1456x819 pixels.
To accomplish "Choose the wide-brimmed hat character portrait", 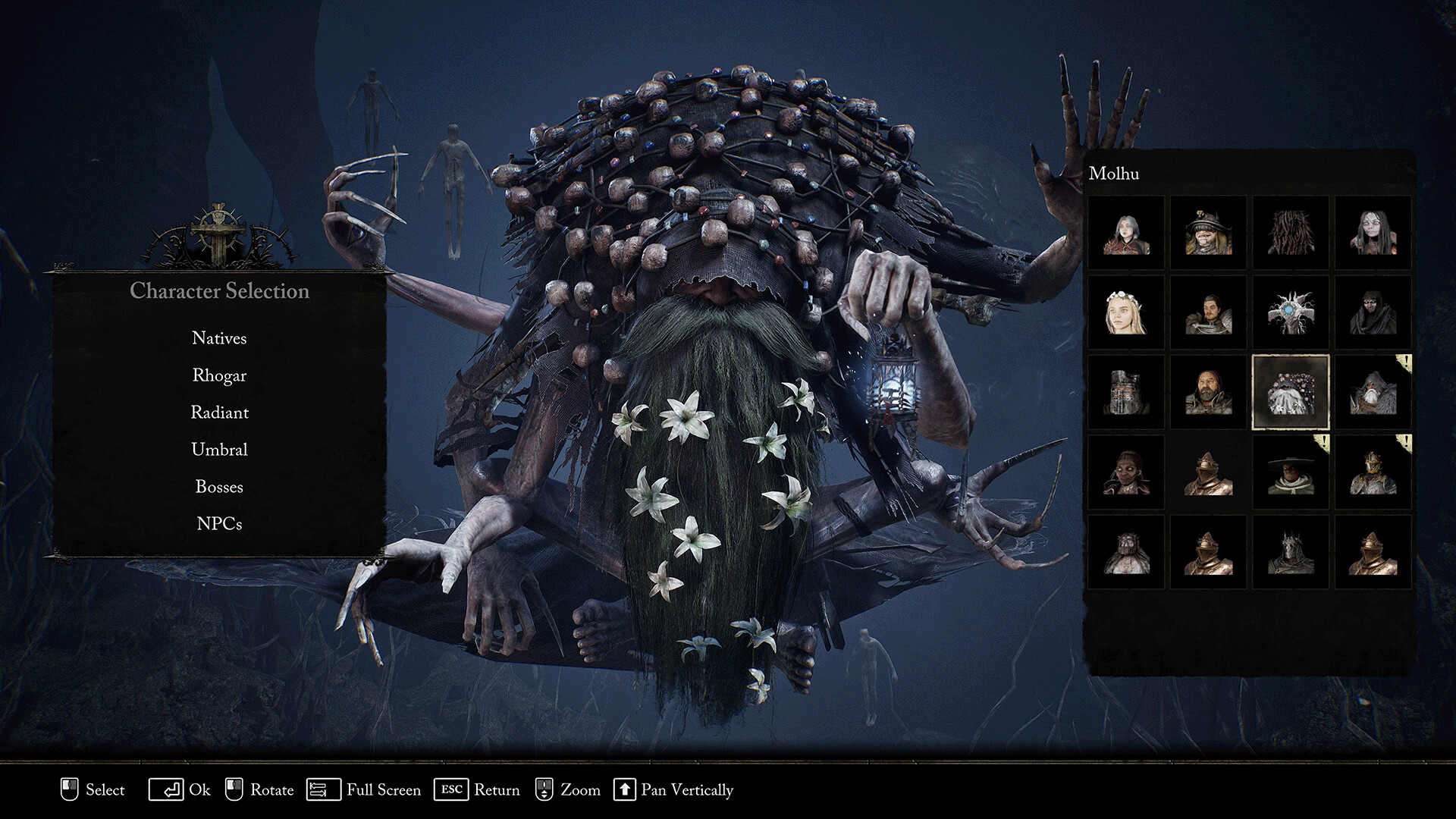I will (x=1290, y=472).
